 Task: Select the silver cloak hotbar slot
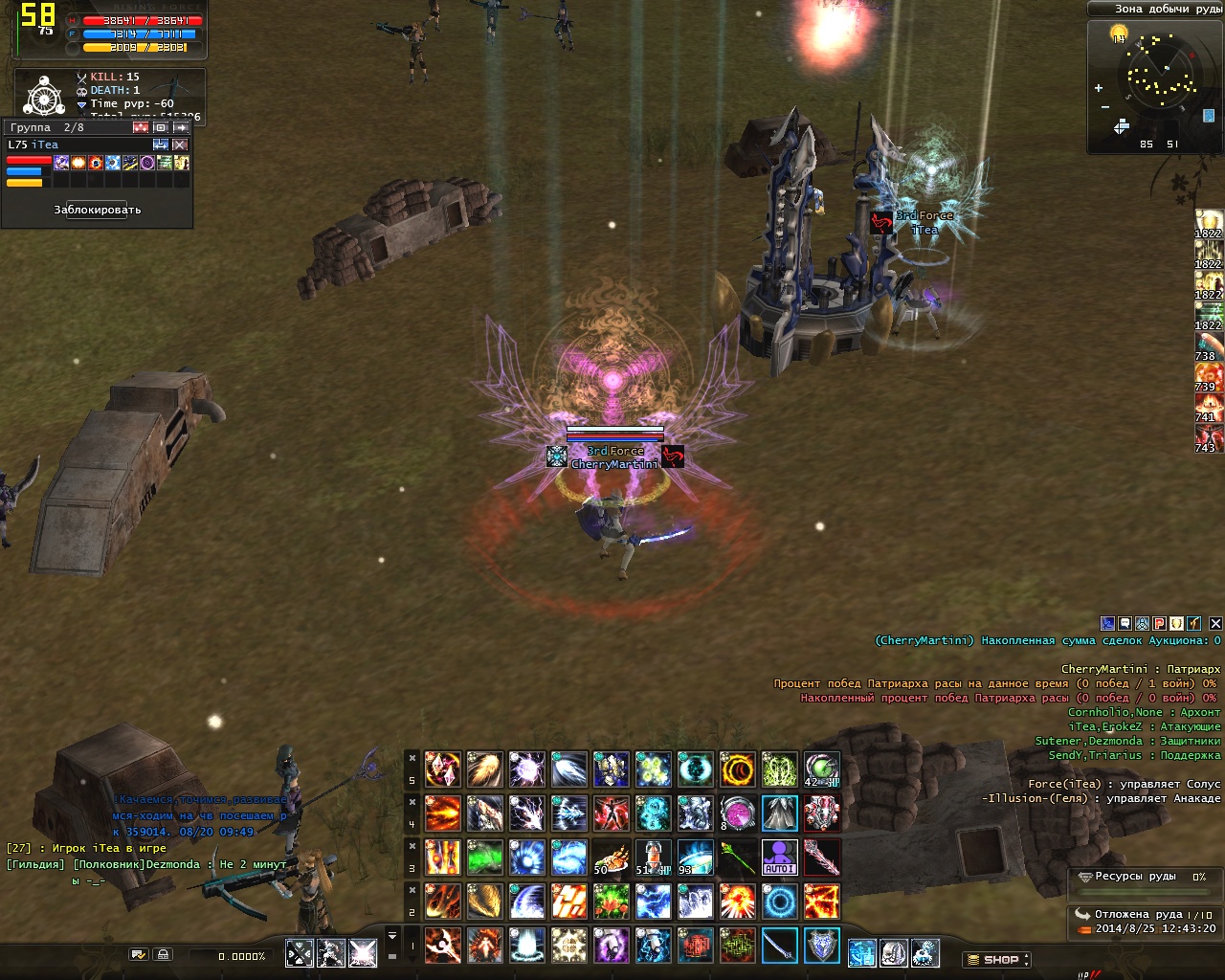779,813
